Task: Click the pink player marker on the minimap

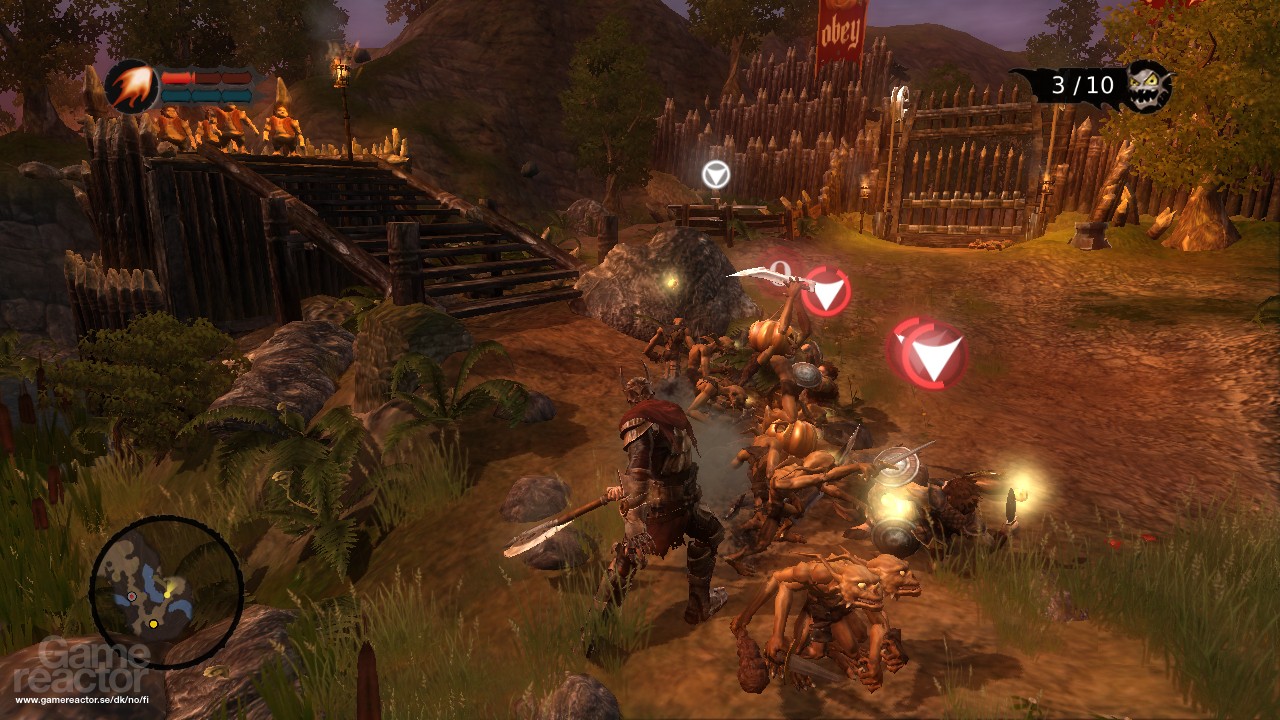Action: tap(132, 596)
